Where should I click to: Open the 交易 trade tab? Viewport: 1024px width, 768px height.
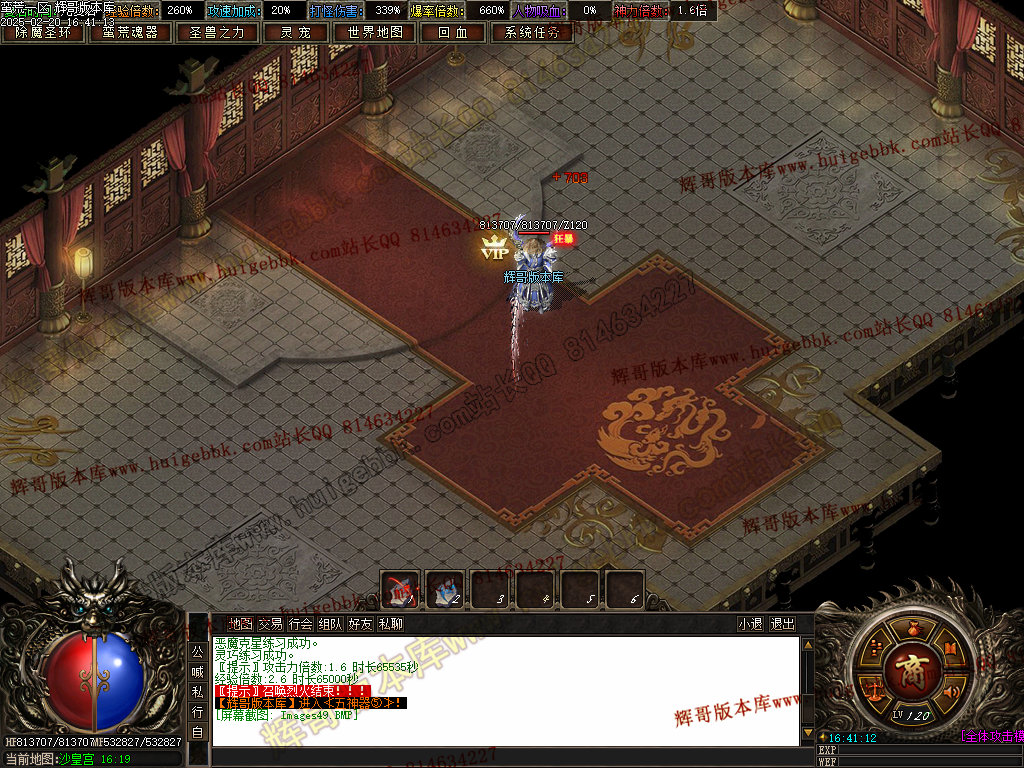pos(270,624)
